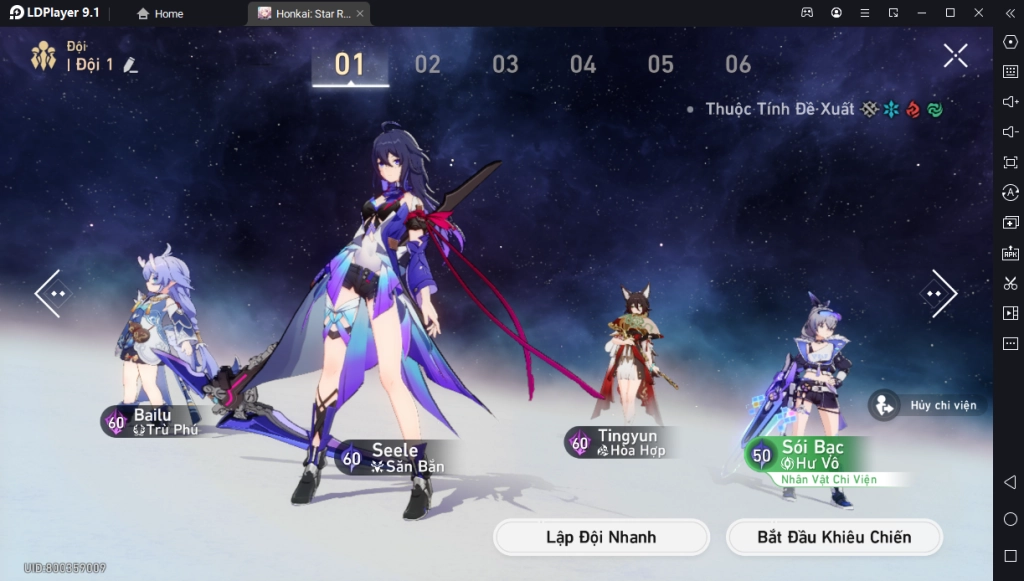The image size is (1024, 581).
Task: Select Seele's character name tag
Action: point(395,458)
